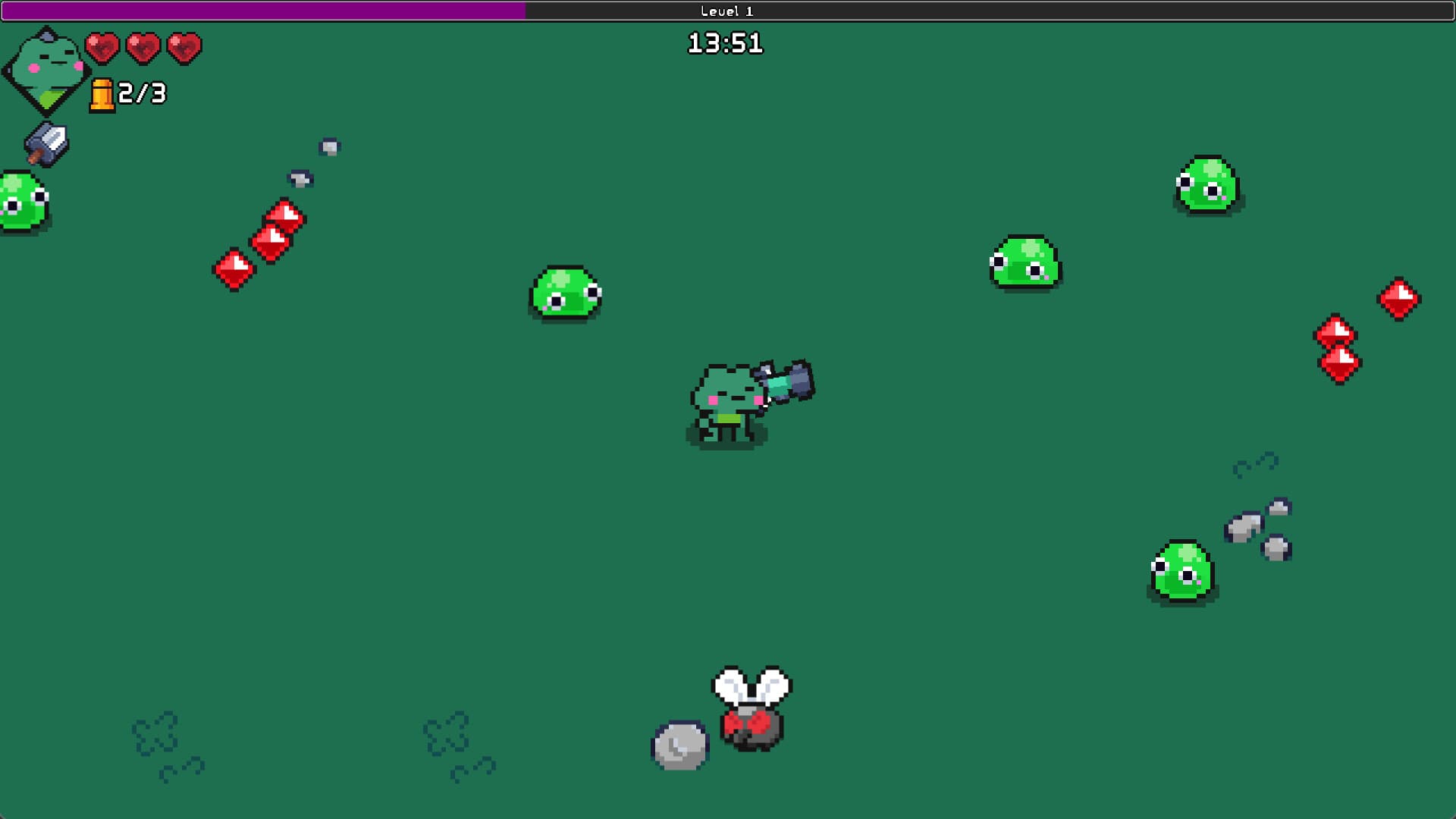
Task: Click the red gem cluster on the left
Action: [262, 243]
